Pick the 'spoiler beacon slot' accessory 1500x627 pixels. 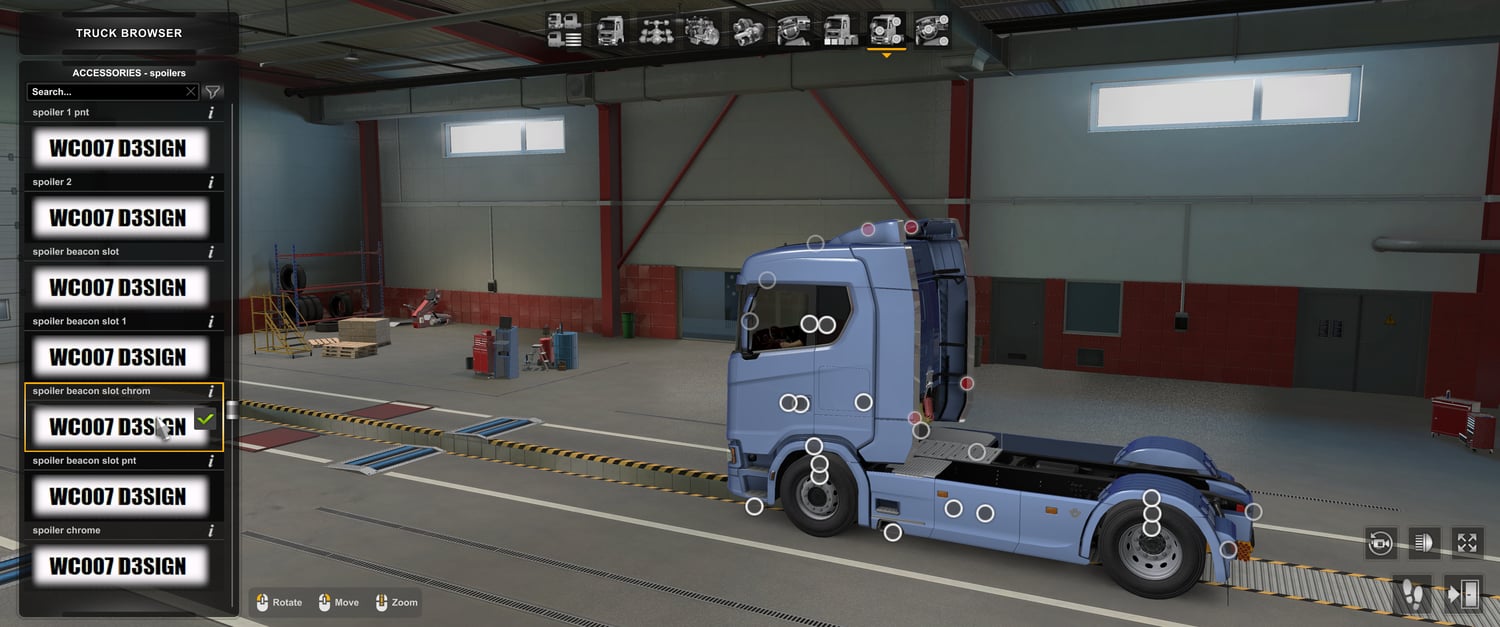[x=118, y=288]
